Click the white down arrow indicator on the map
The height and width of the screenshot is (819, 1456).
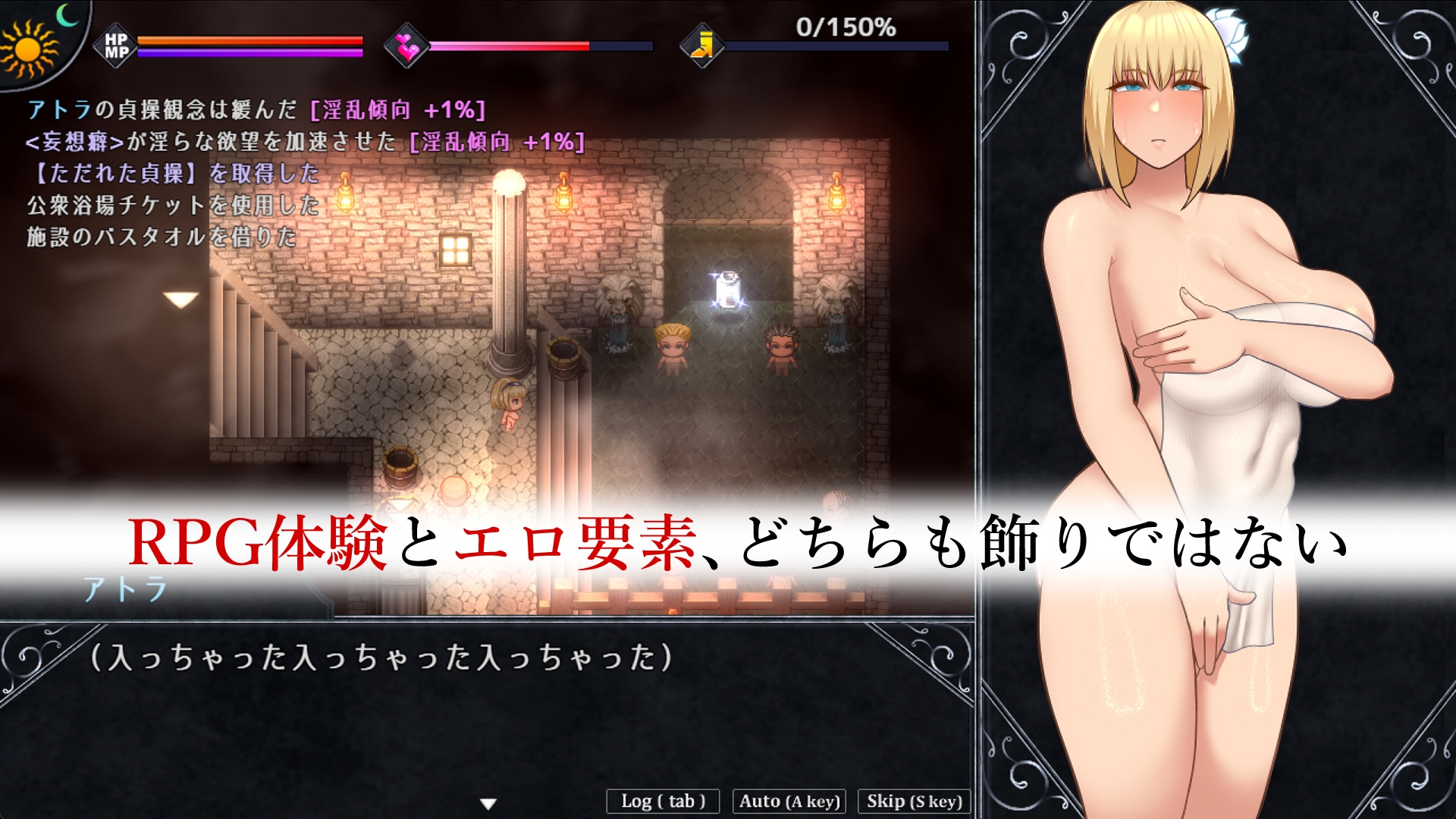pos(180,297)
